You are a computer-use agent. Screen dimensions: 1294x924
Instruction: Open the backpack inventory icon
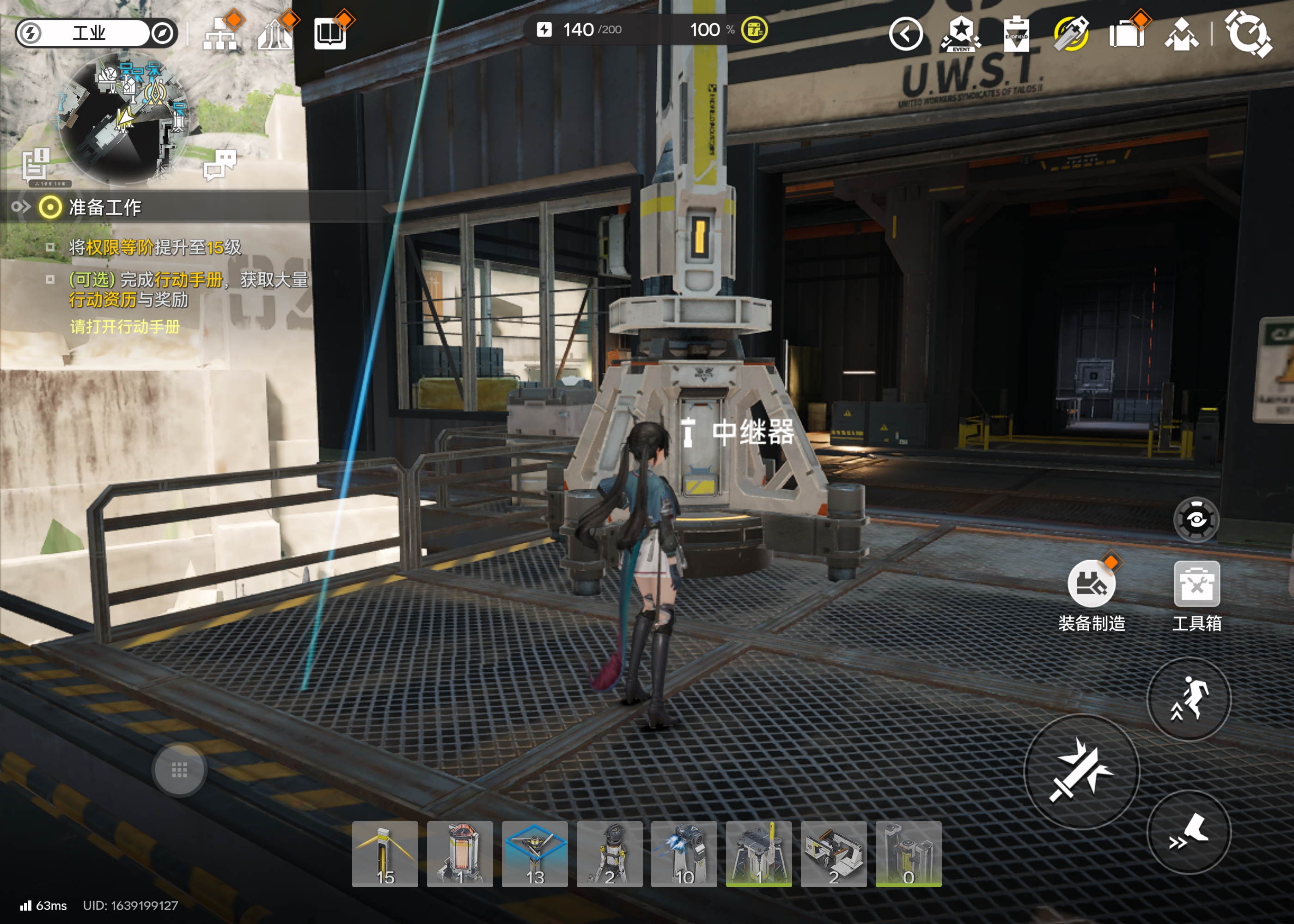(1126, 34)
